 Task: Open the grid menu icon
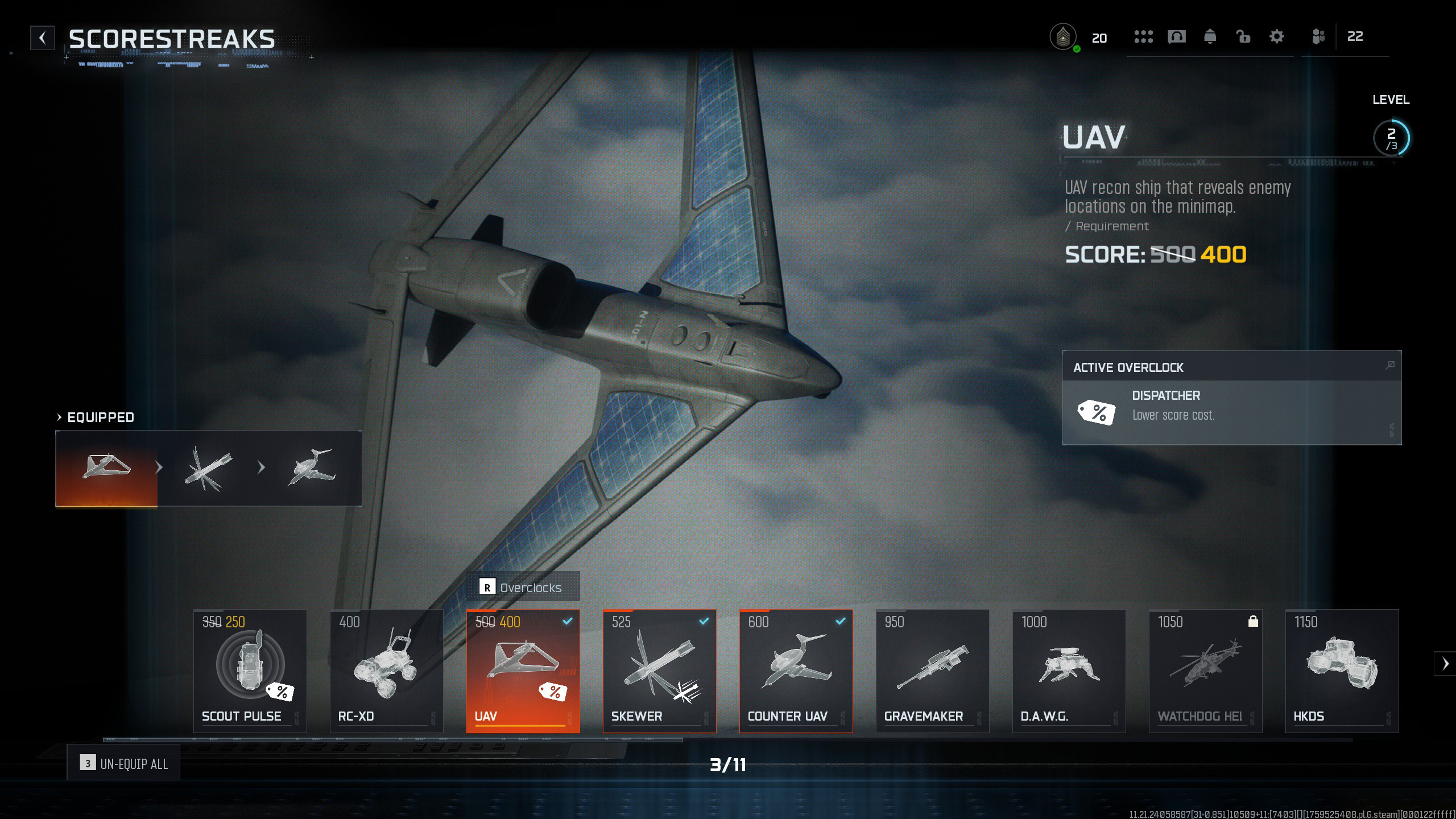[x=1143, y=37]
